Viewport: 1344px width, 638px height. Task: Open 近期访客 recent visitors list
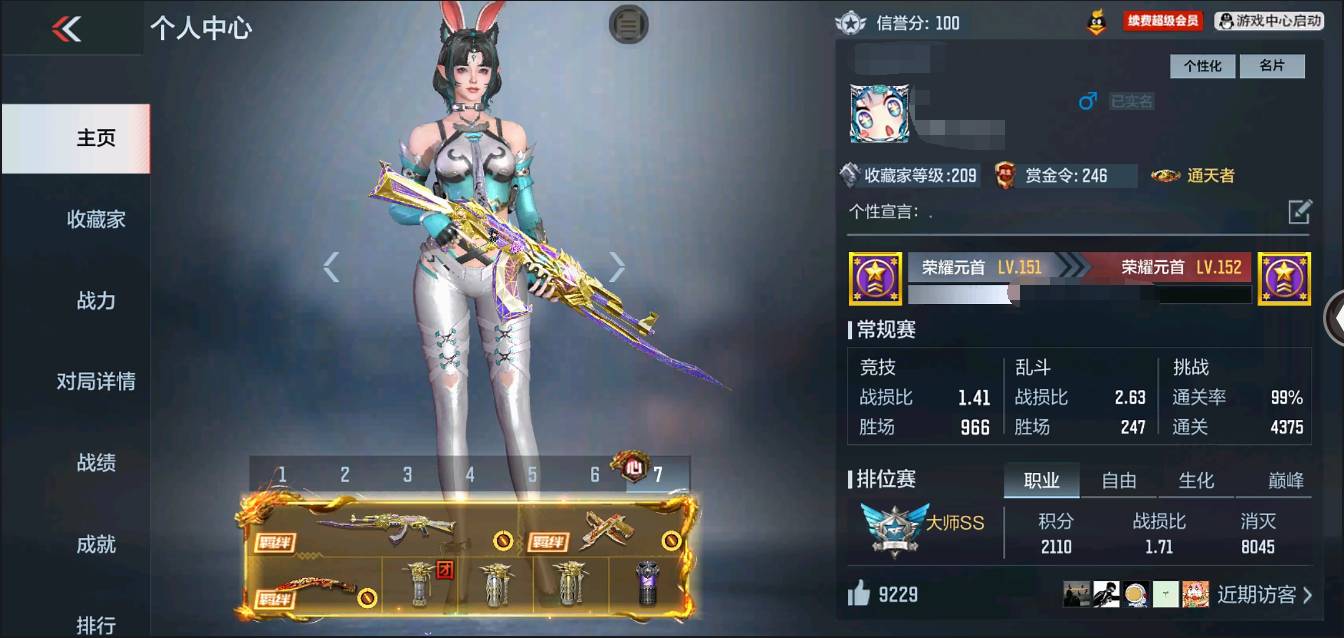(1264, 595)
